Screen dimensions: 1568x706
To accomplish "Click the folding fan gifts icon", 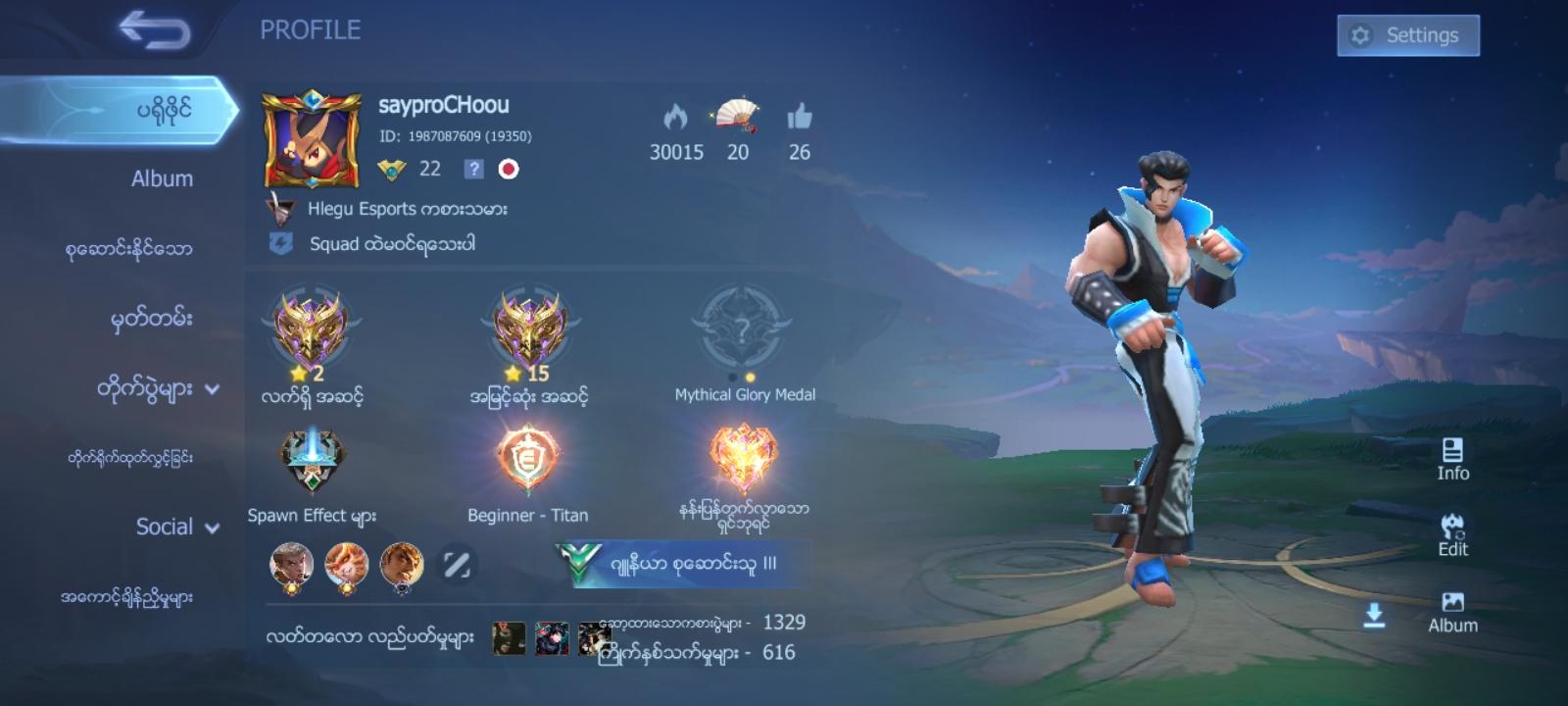I will pyautogui.click(x=736, y=118).
